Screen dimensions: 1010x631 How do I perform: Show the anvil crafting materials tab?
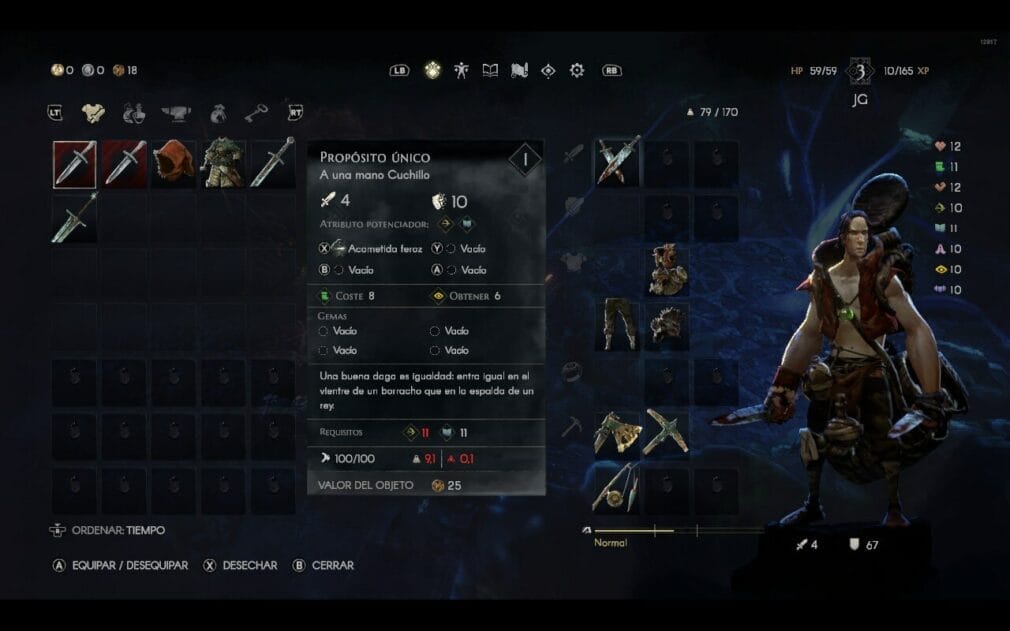tap(176, 113)
